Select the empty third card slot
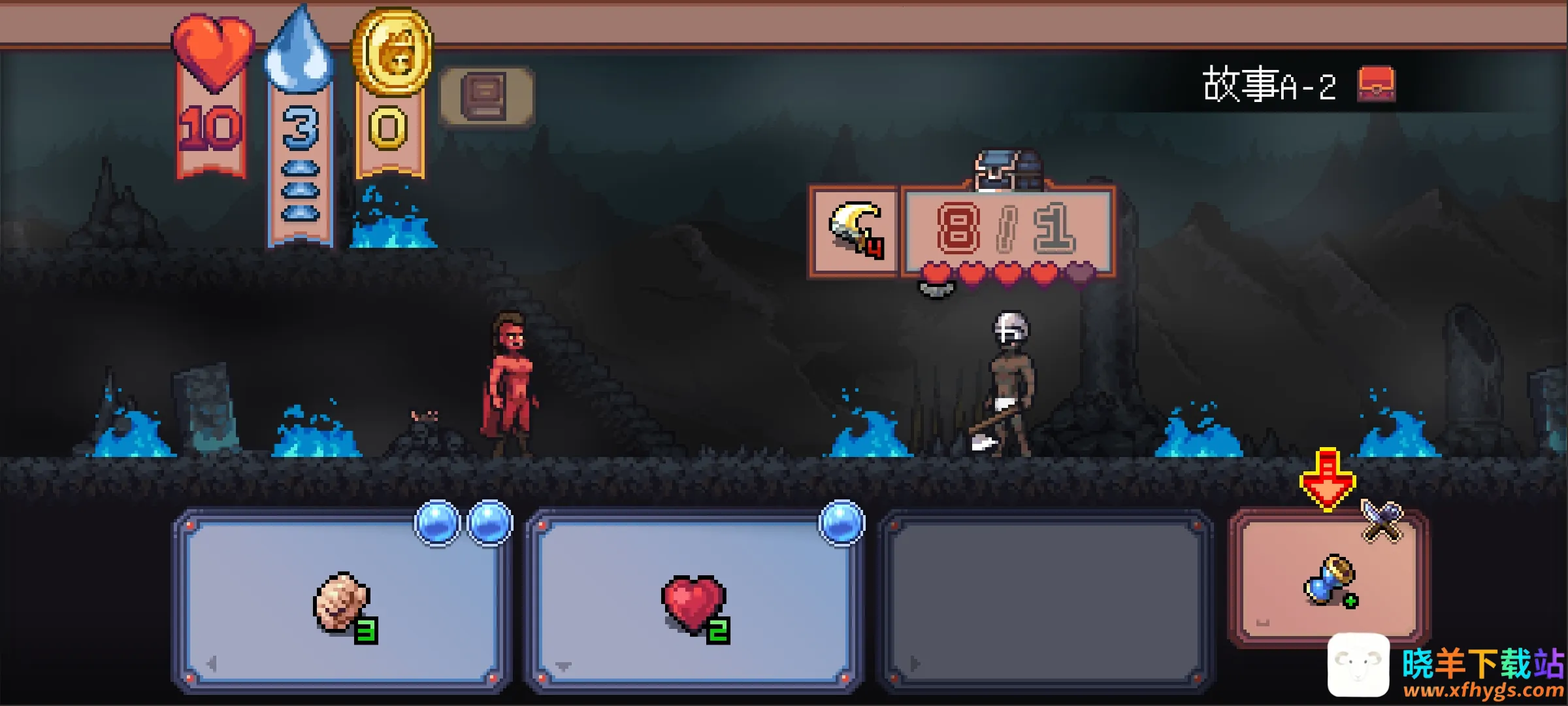Viewport: 1568px width, 706px height. [x=1045, y=601]
